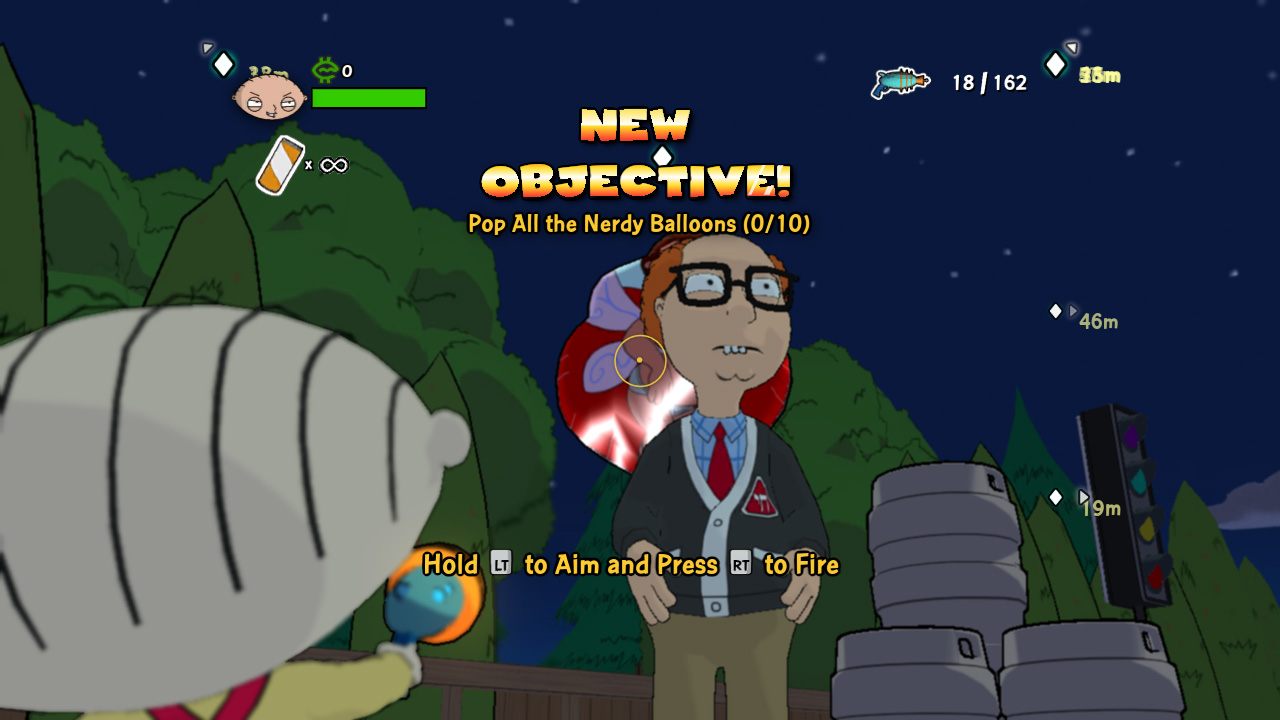
Task: Click the diamond marker above the nerd
Action: point(662,154)
